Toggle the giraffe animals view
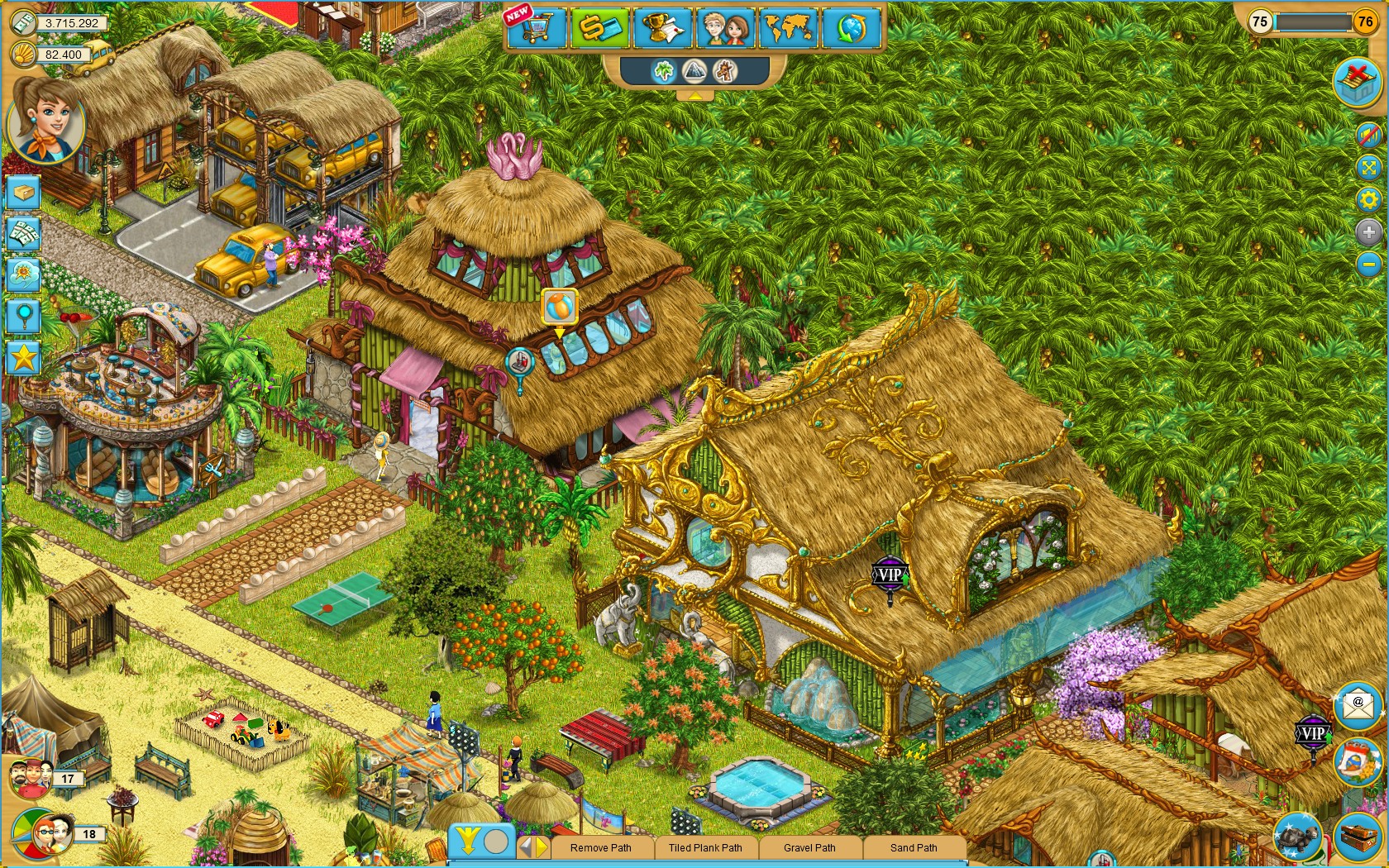Viewport: 1389px width, 868px height. click(x=726, y=72)
